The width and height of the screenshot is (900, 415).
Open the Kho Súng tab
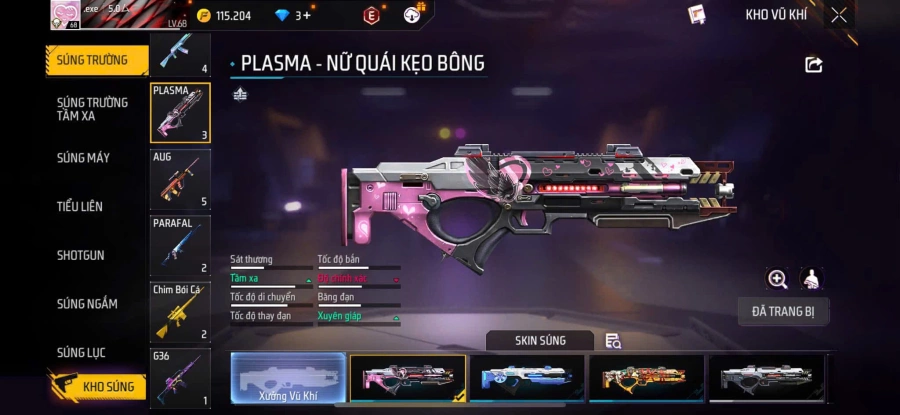point(98,386)
